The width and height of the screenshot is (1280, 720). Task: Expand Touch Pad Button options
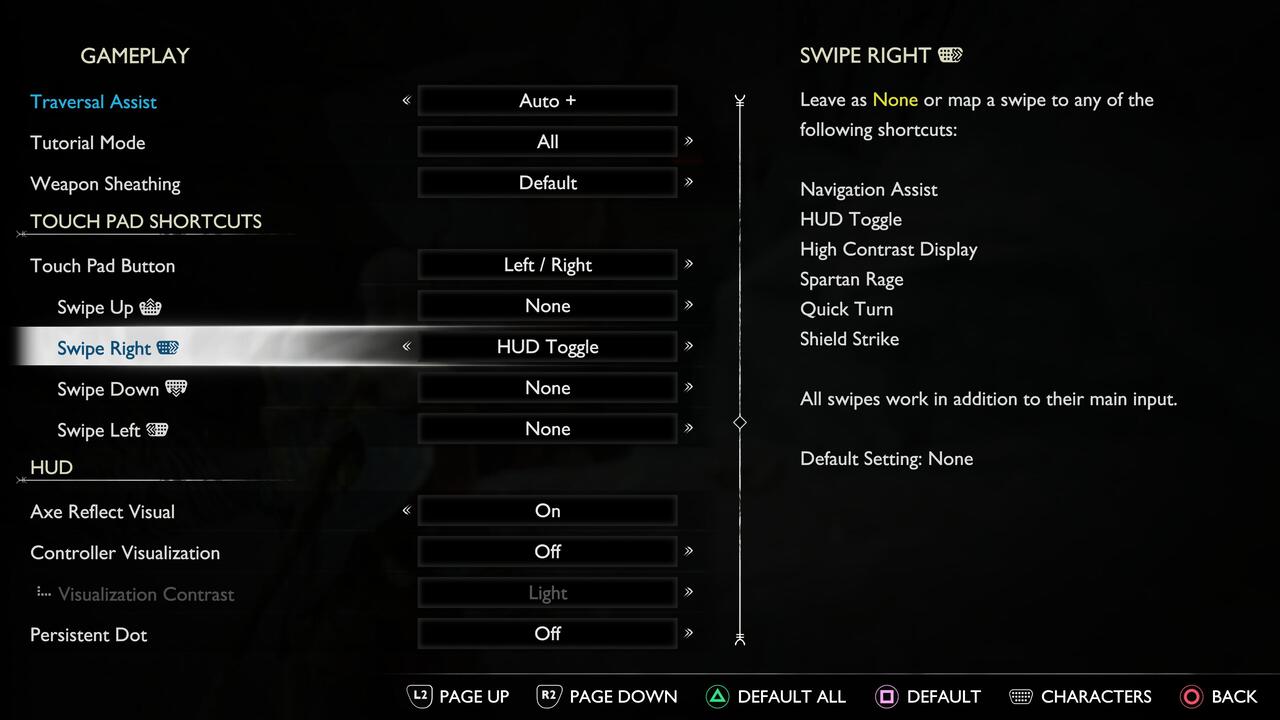688,265
